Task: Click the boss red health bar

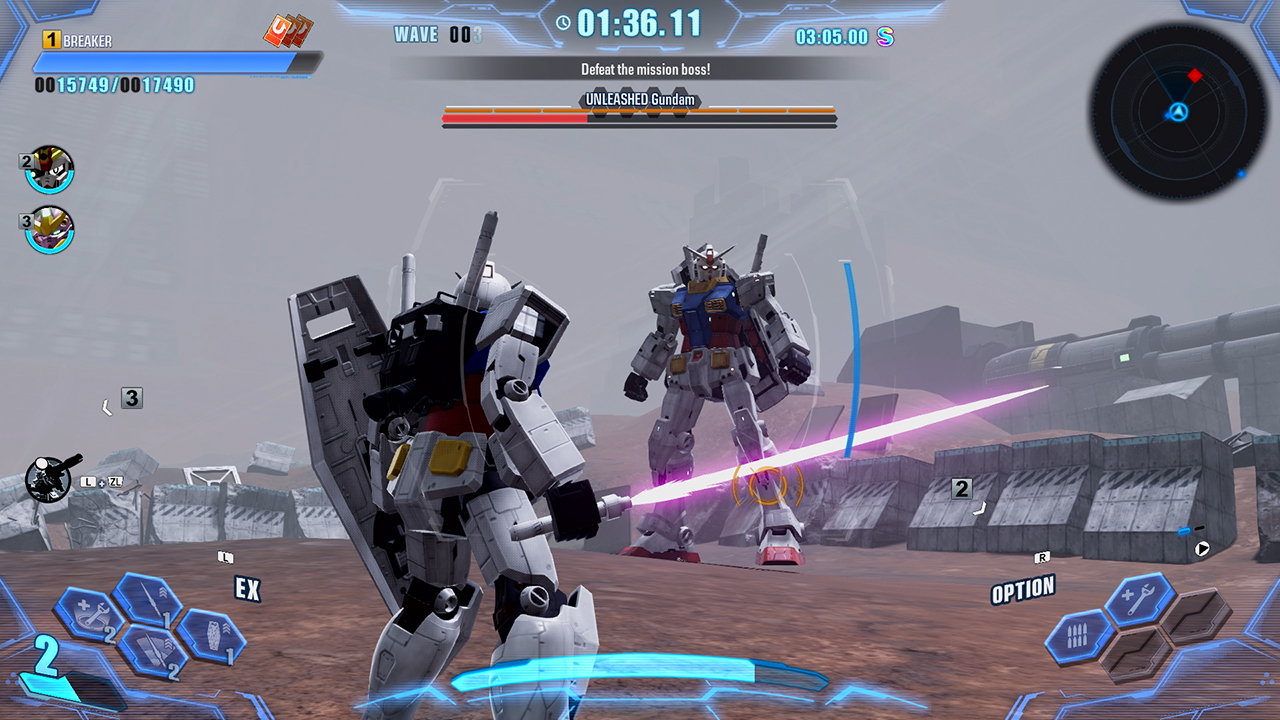Action: coord(512,118)
